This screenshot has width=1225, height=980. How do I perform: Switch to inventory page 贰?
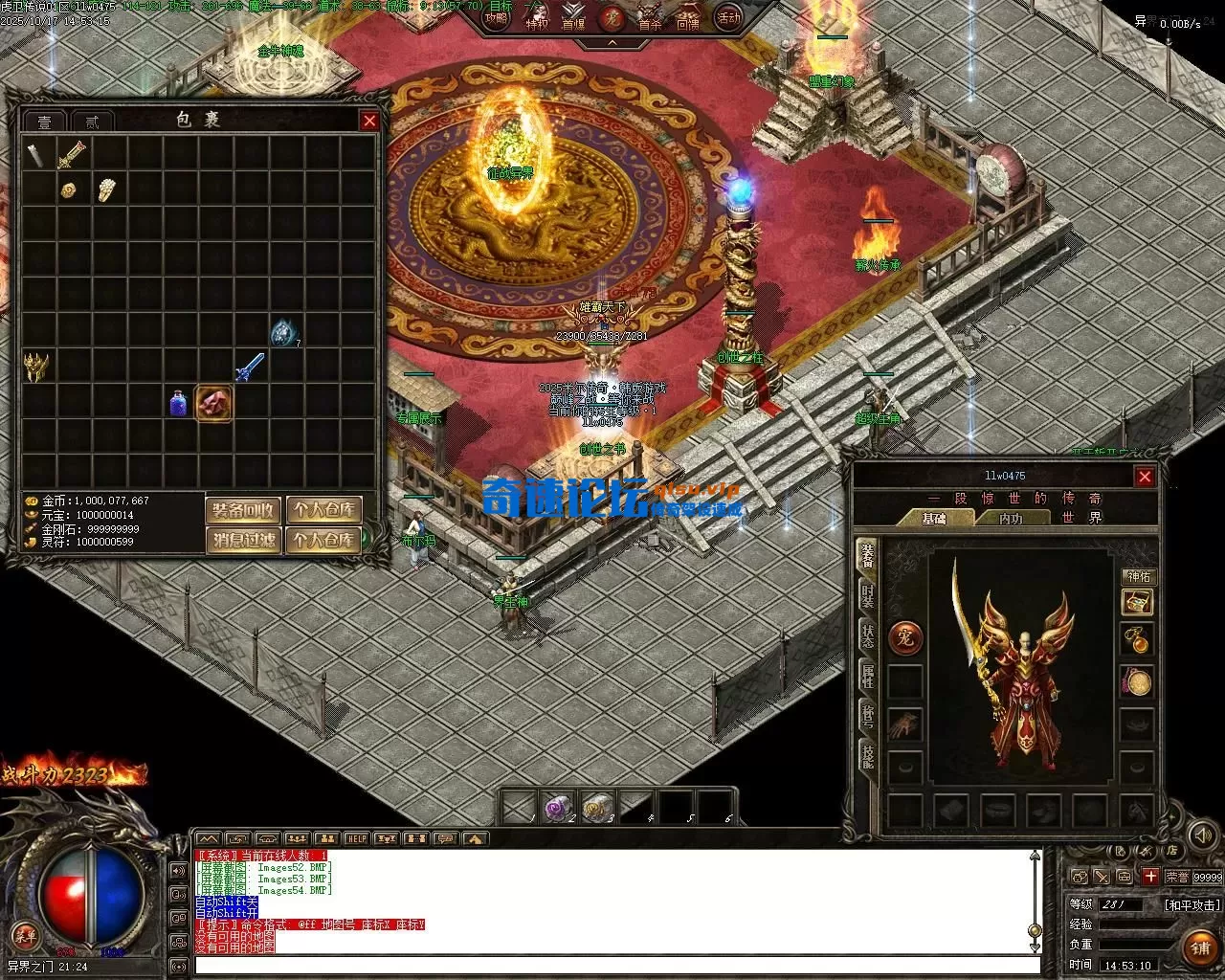coord(92,122)
